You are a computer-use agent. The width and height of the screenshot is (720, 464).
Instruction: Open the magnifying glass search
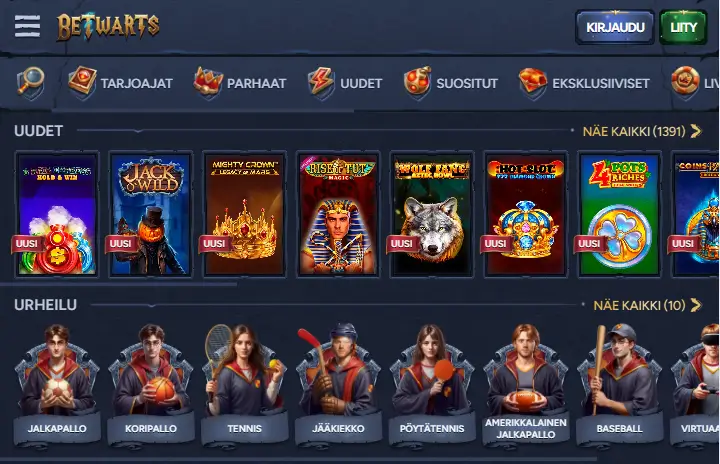tap(31, 83)
